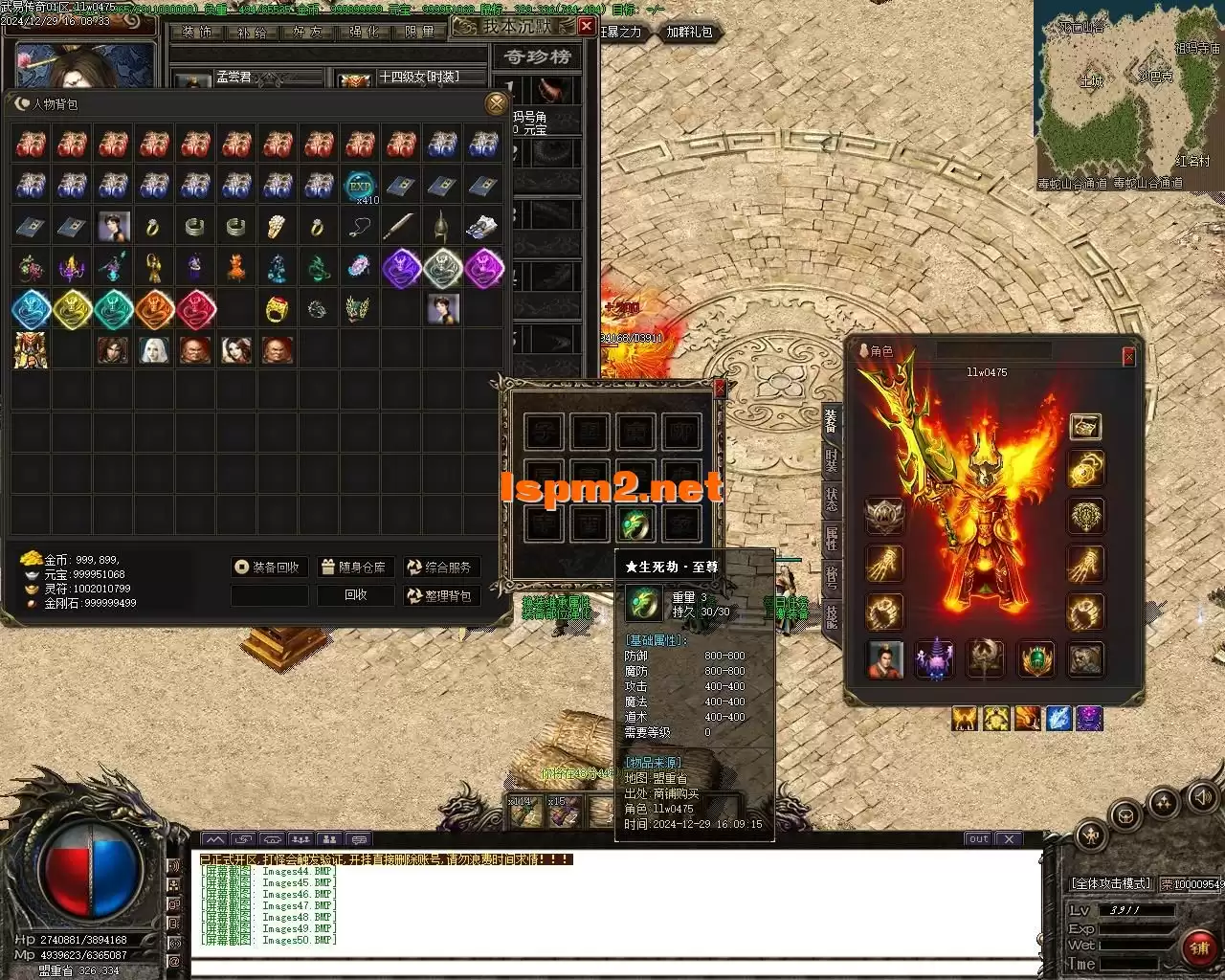Click the 装备回收 equipment recycle button

(x=269, y=568)
